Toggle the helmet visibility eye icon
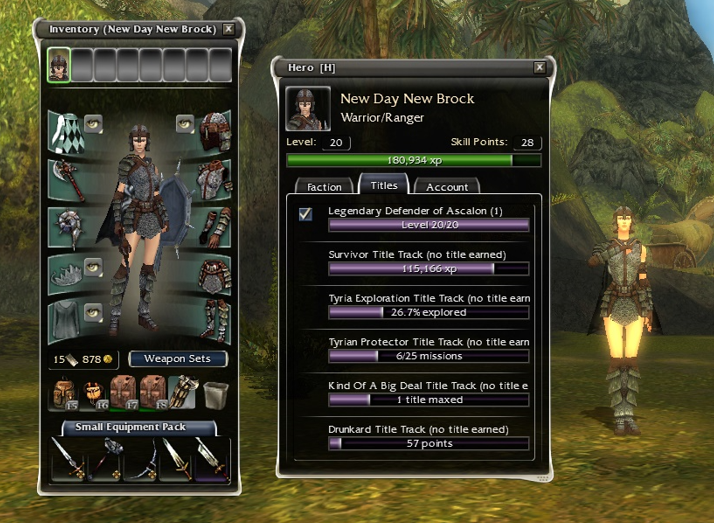The image size is (714, 523). coord(184,124)
